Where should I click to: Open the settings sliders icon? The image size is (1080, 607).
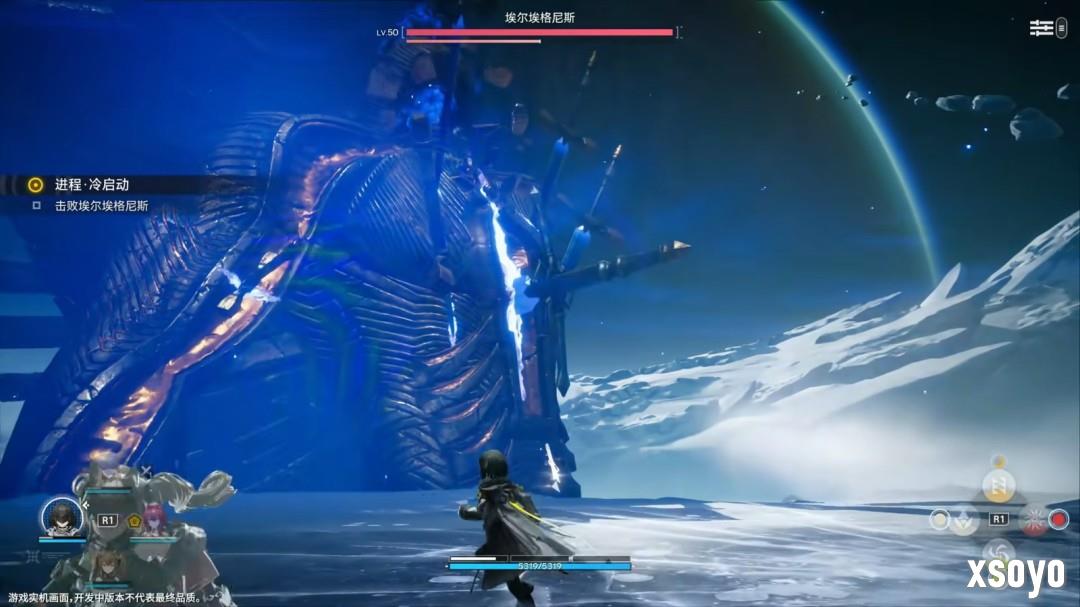(1042, 28)
